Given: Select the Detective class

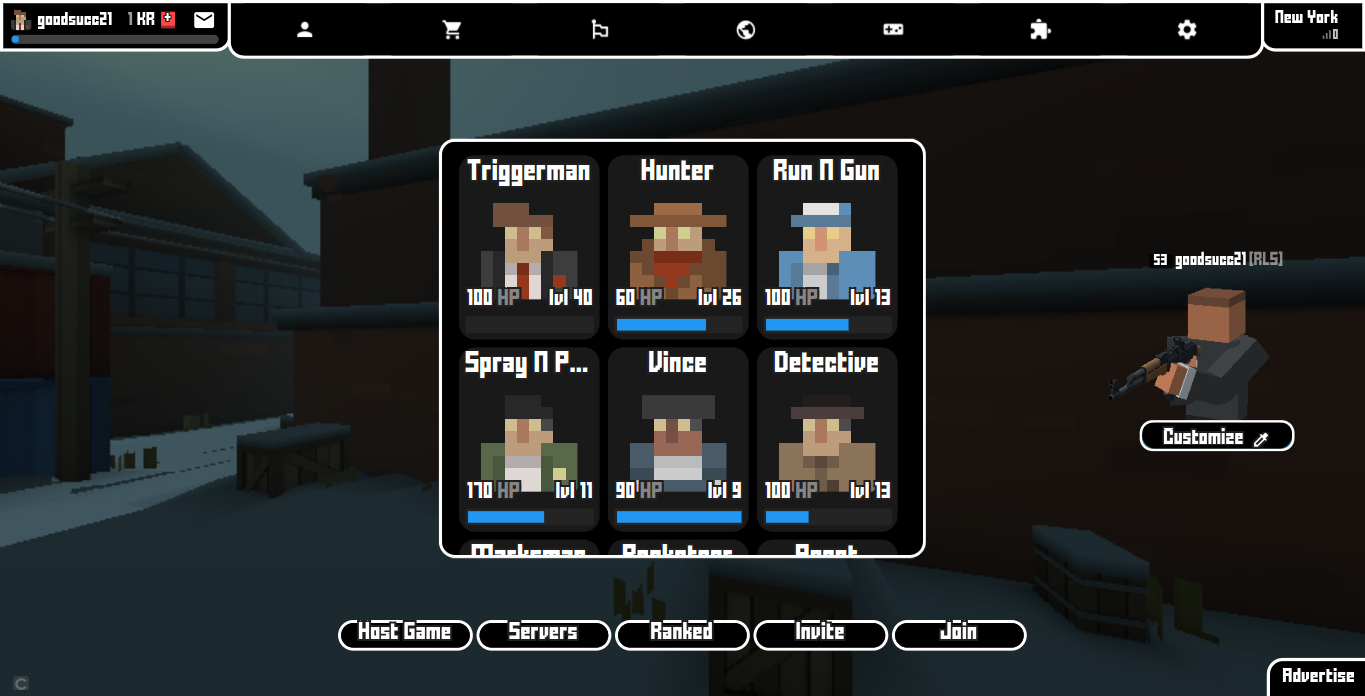Looking at the screenshot, I should click(x=827, y=439).
